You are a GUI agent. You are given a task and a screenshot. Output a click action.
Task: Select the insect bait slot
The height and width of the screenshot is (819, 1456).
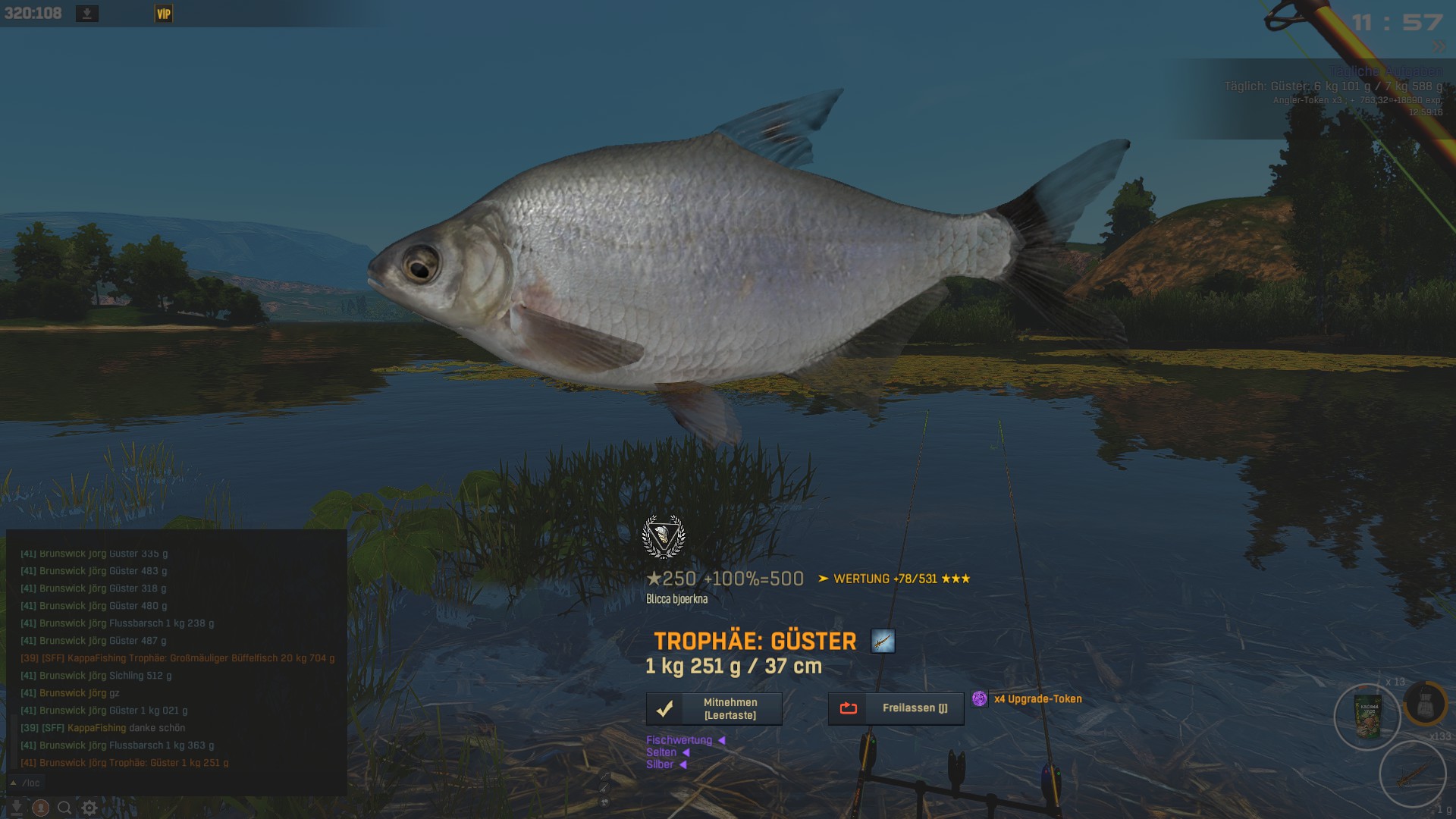pyautogui.click(x=1412, y=774)
